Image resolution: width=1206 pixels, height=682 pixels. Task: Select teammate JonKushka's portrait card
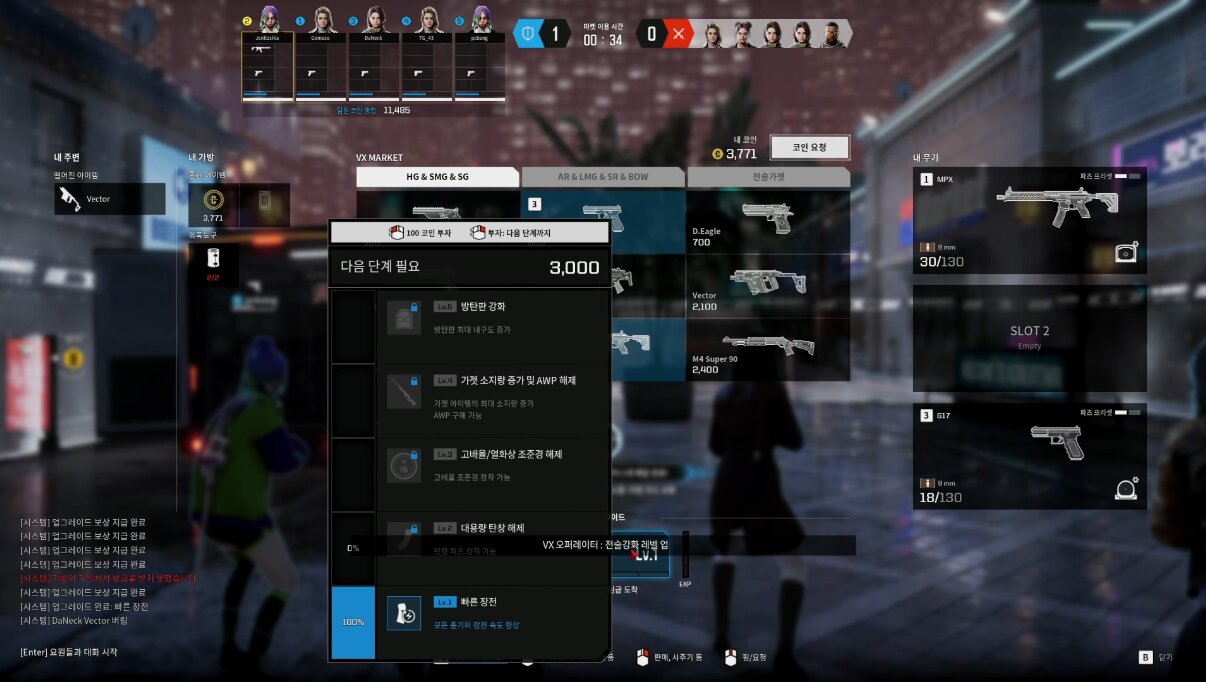point(268,65)
